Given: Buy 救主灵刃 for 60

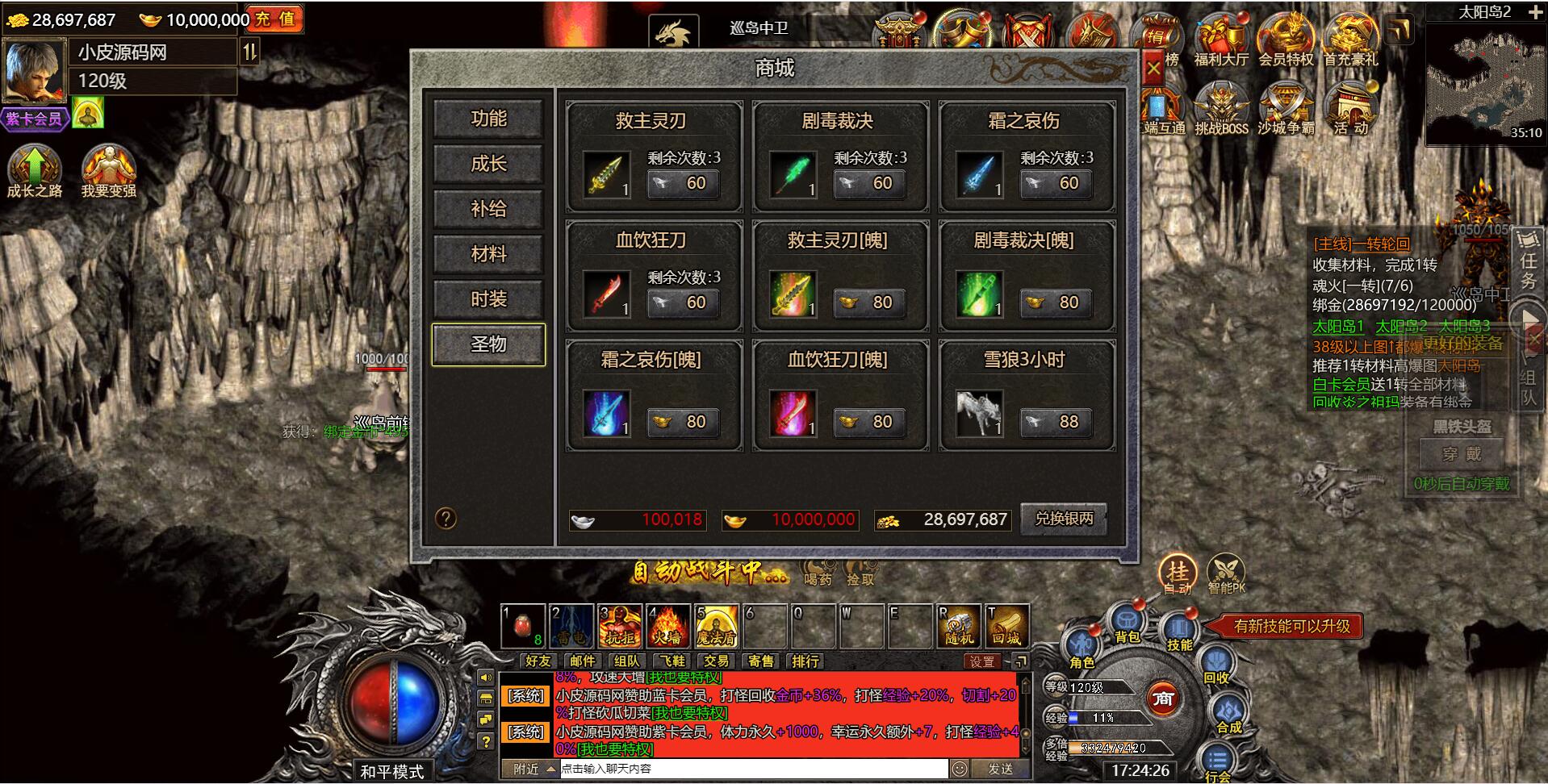Looking at the screenshot, I should pos(682,184).
